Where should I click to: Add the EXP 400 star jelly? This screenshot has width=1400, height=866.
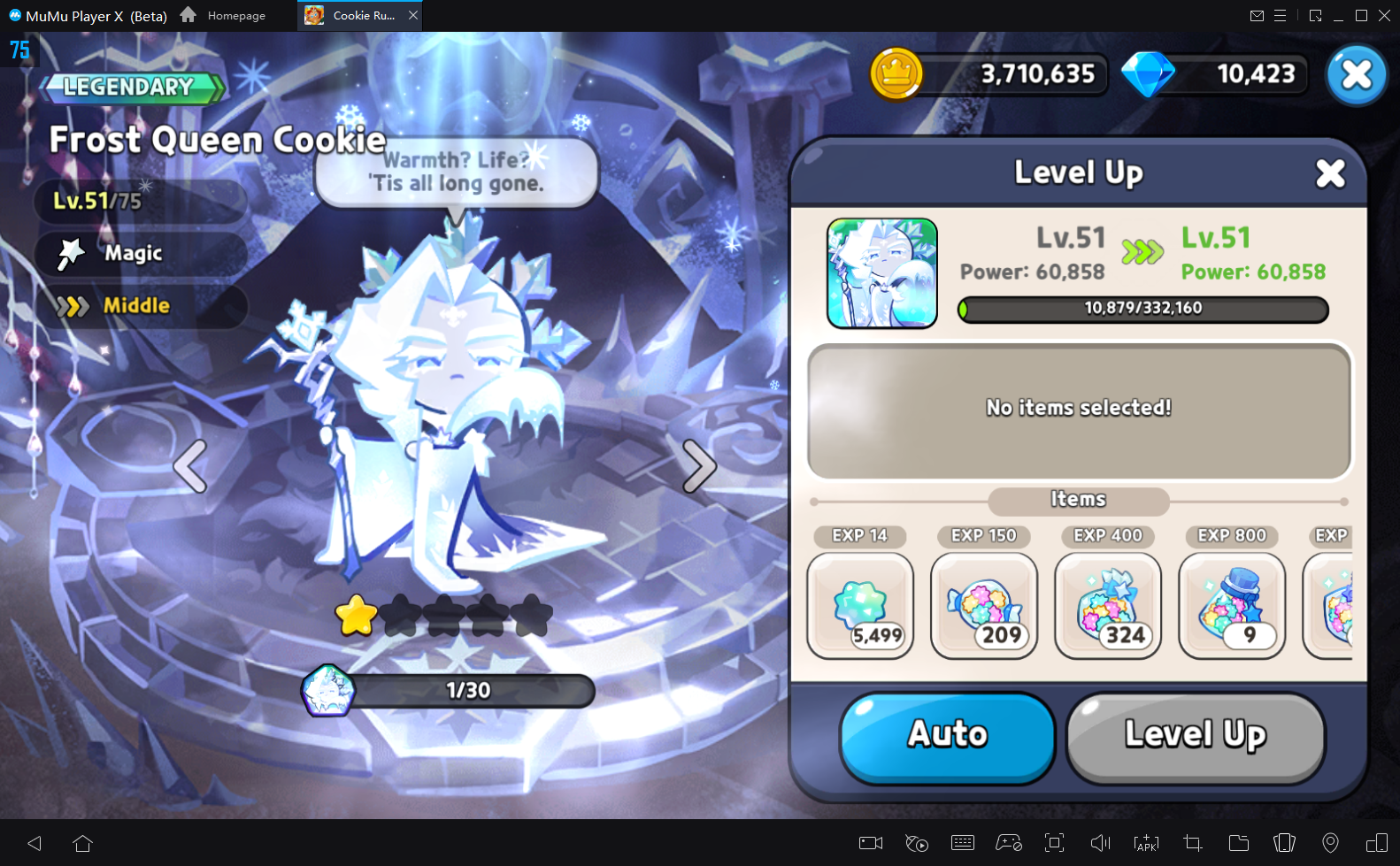pos(1108,606)
